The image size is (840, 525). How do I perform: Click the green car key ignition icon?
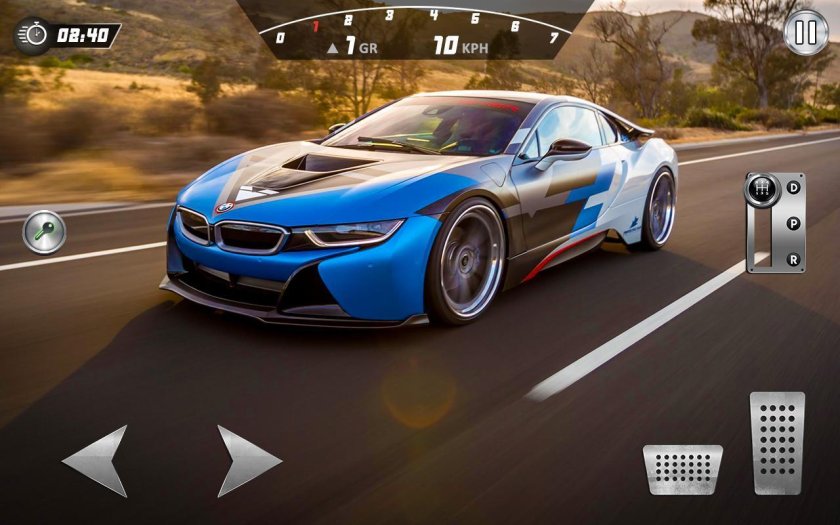pyautogui.click(x=44, y=232)
